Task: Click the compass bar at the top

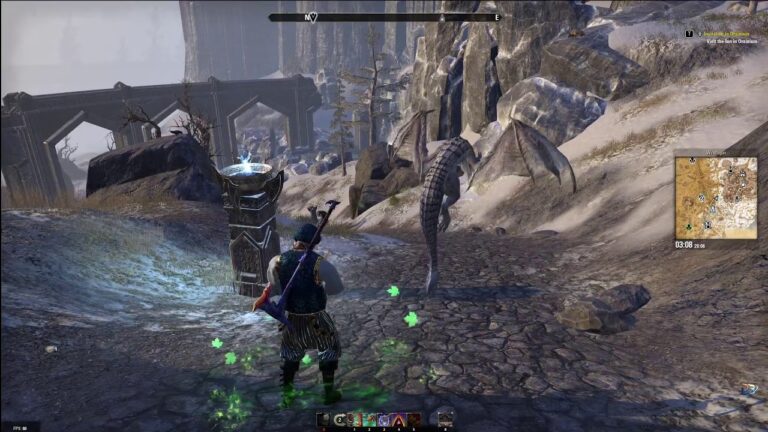Action: click(x=384, y=17)
